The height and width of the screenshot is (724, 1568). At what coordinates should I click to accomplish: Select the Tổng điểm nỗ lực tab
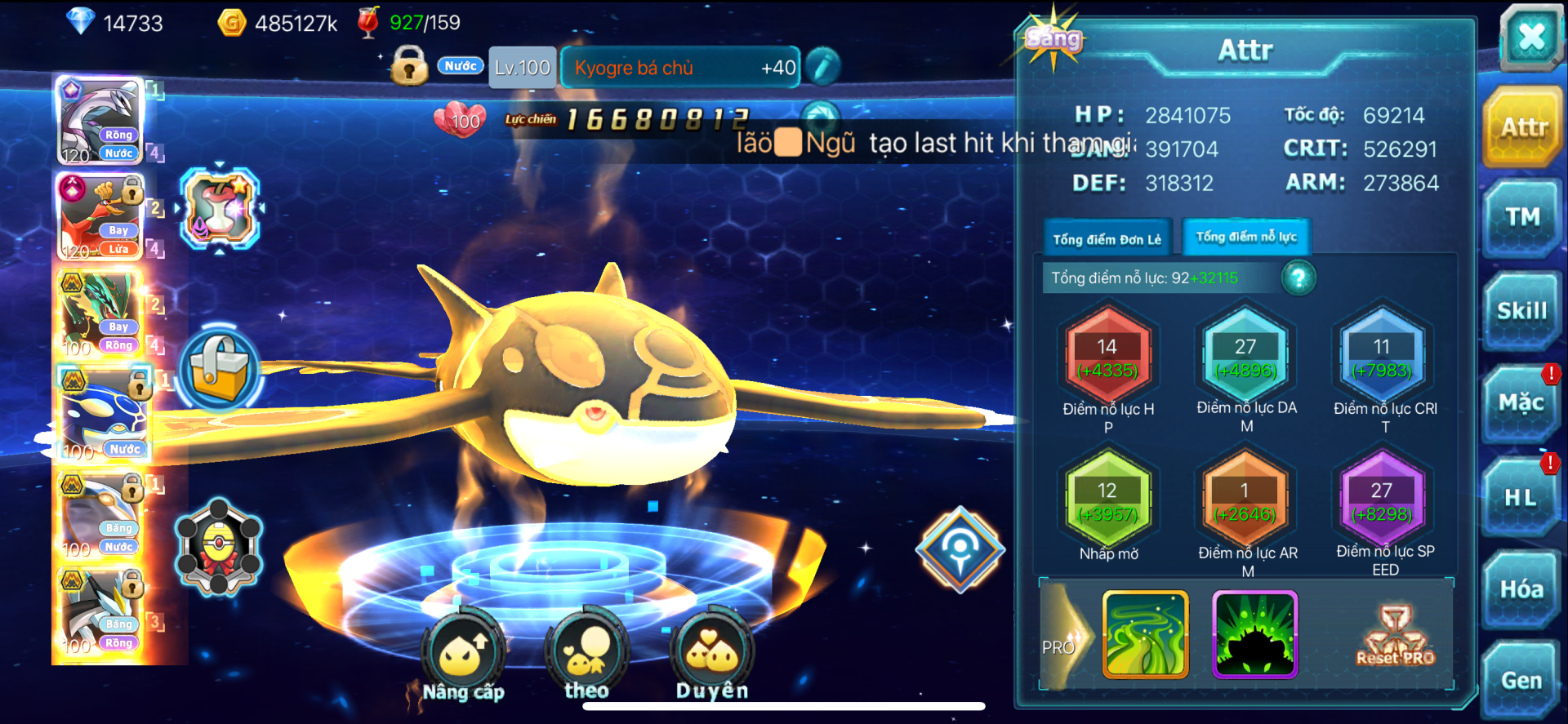click(1246, 238)
